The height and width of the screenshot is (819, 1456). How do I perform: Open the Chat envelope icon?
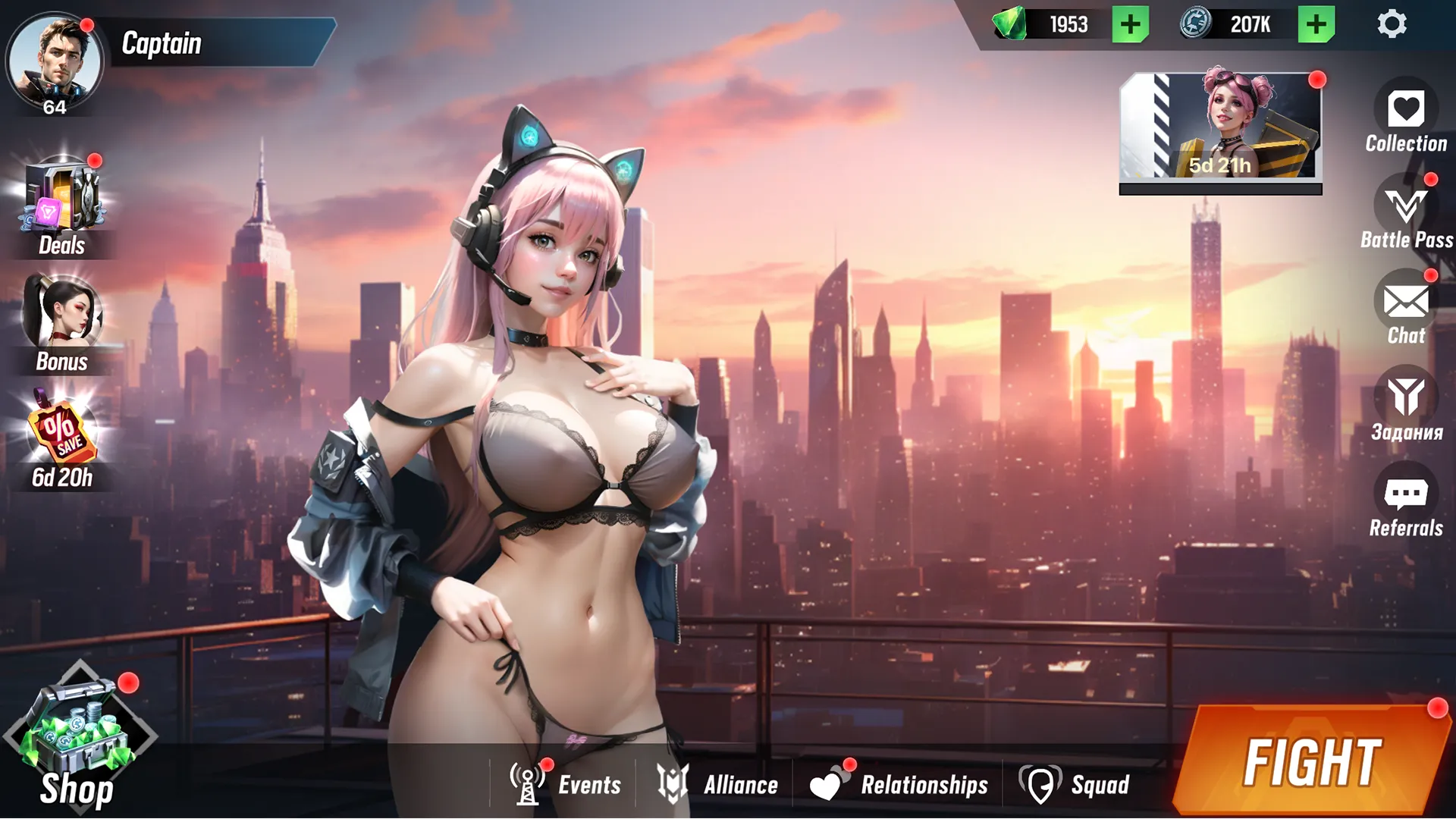[1406, 303]
